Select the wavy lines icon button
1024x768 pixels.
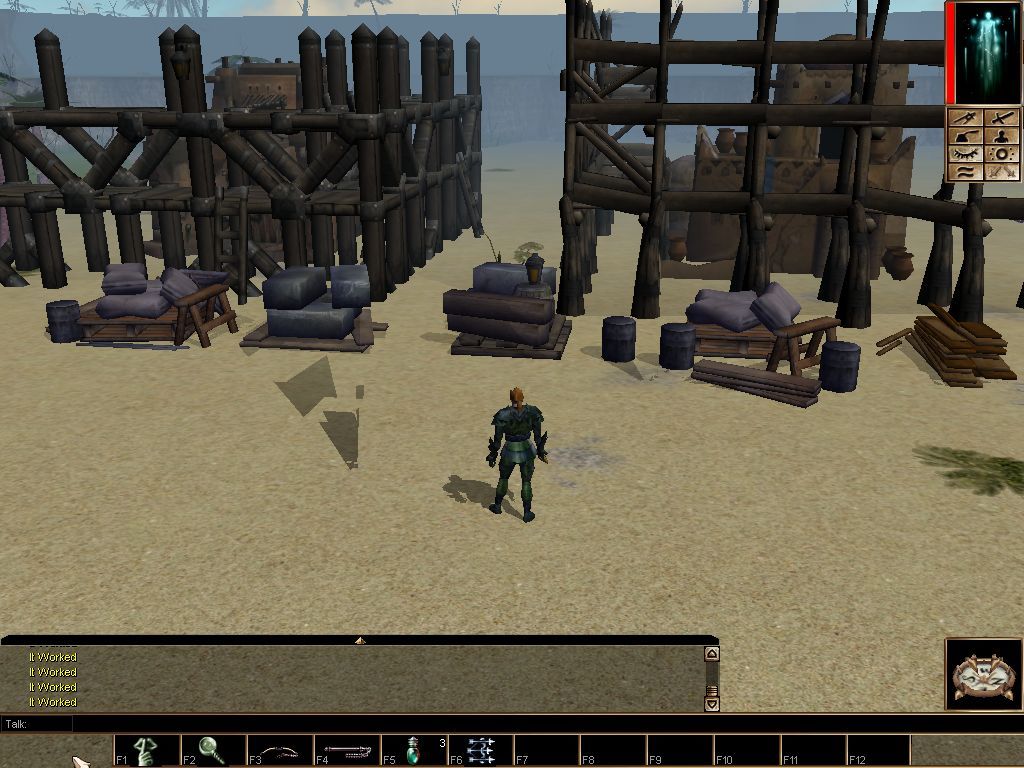click(965, 172)
